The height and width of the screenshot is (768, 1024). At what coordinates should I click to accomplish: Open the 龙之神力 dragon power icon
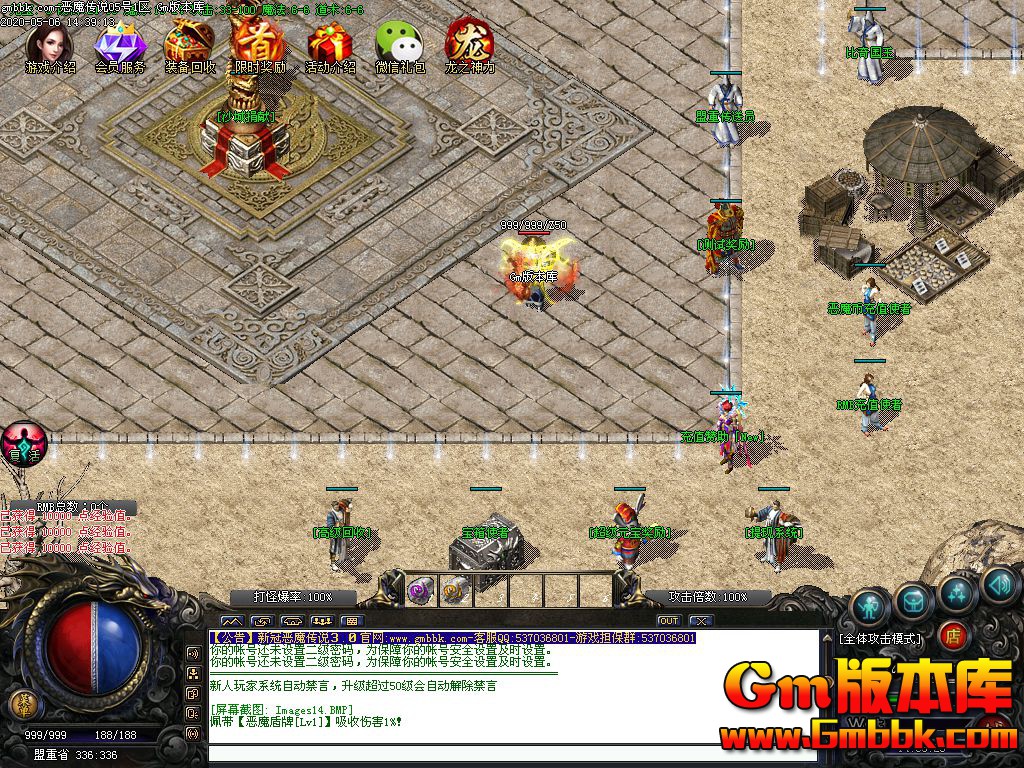(x=469, y=45)
